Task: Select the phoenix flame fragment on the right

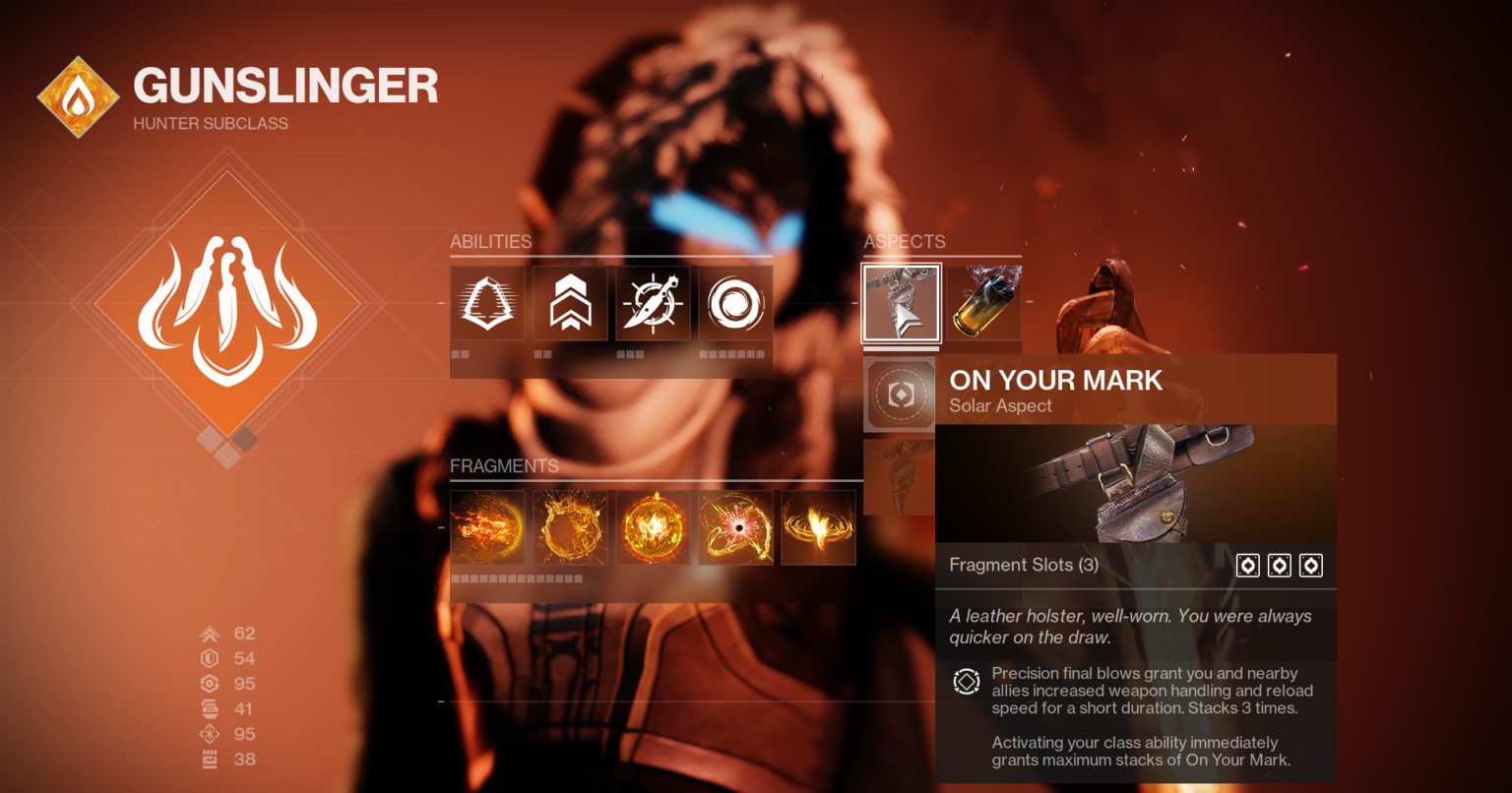Action: tap(818, 527)
